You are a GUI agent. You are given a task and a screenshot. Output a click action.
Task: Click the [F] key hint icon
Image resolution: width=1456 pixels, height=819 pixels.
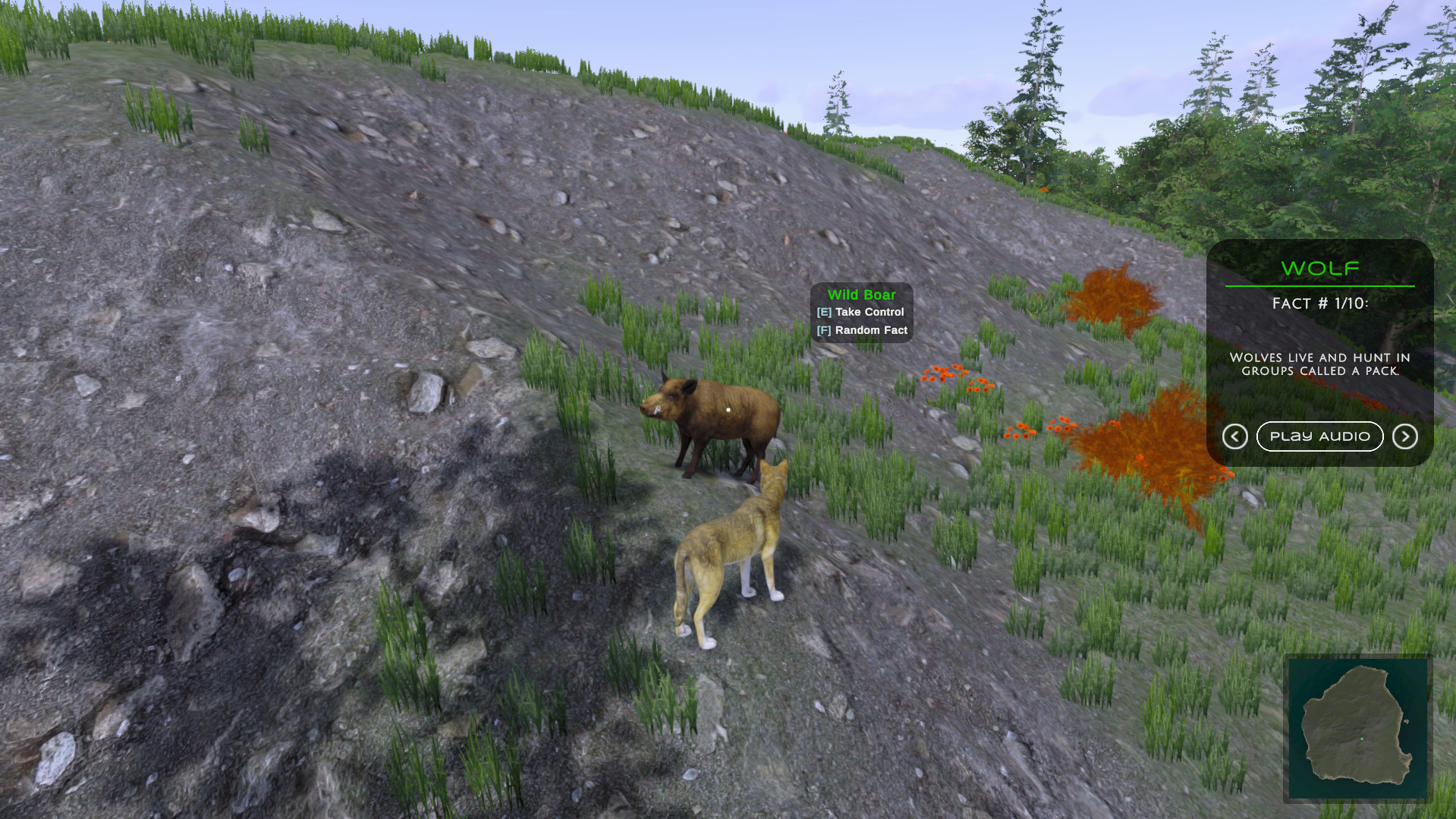(822, 330)
